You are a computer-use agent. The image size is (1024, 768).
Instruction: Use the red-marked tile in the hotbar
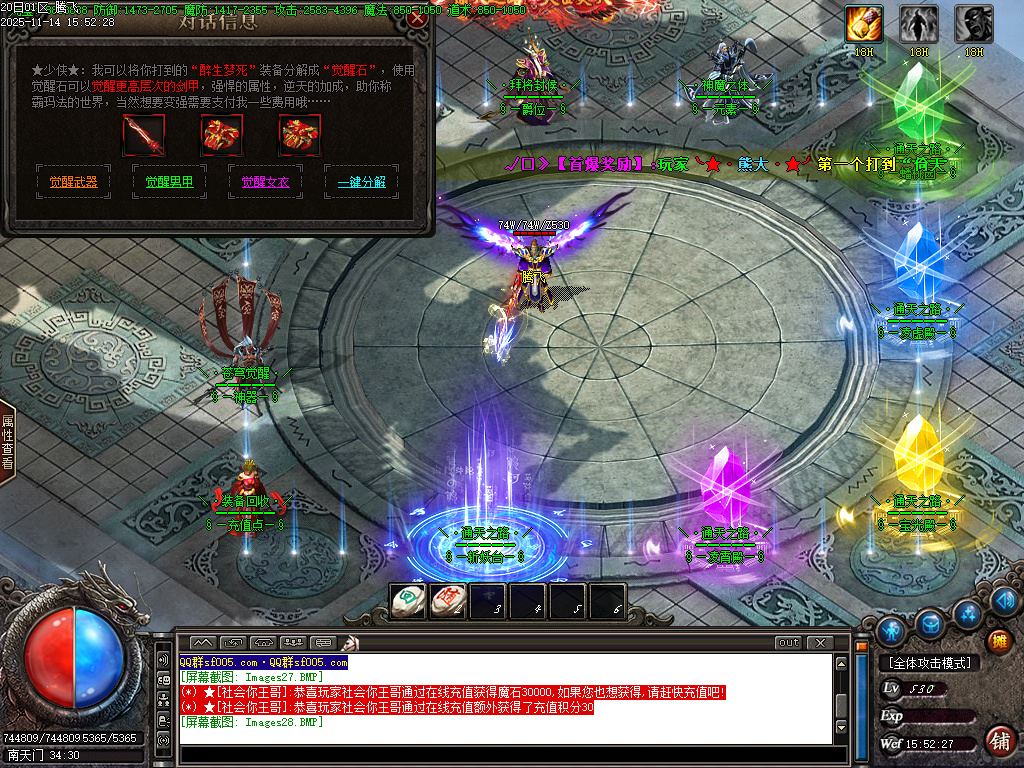447,601
